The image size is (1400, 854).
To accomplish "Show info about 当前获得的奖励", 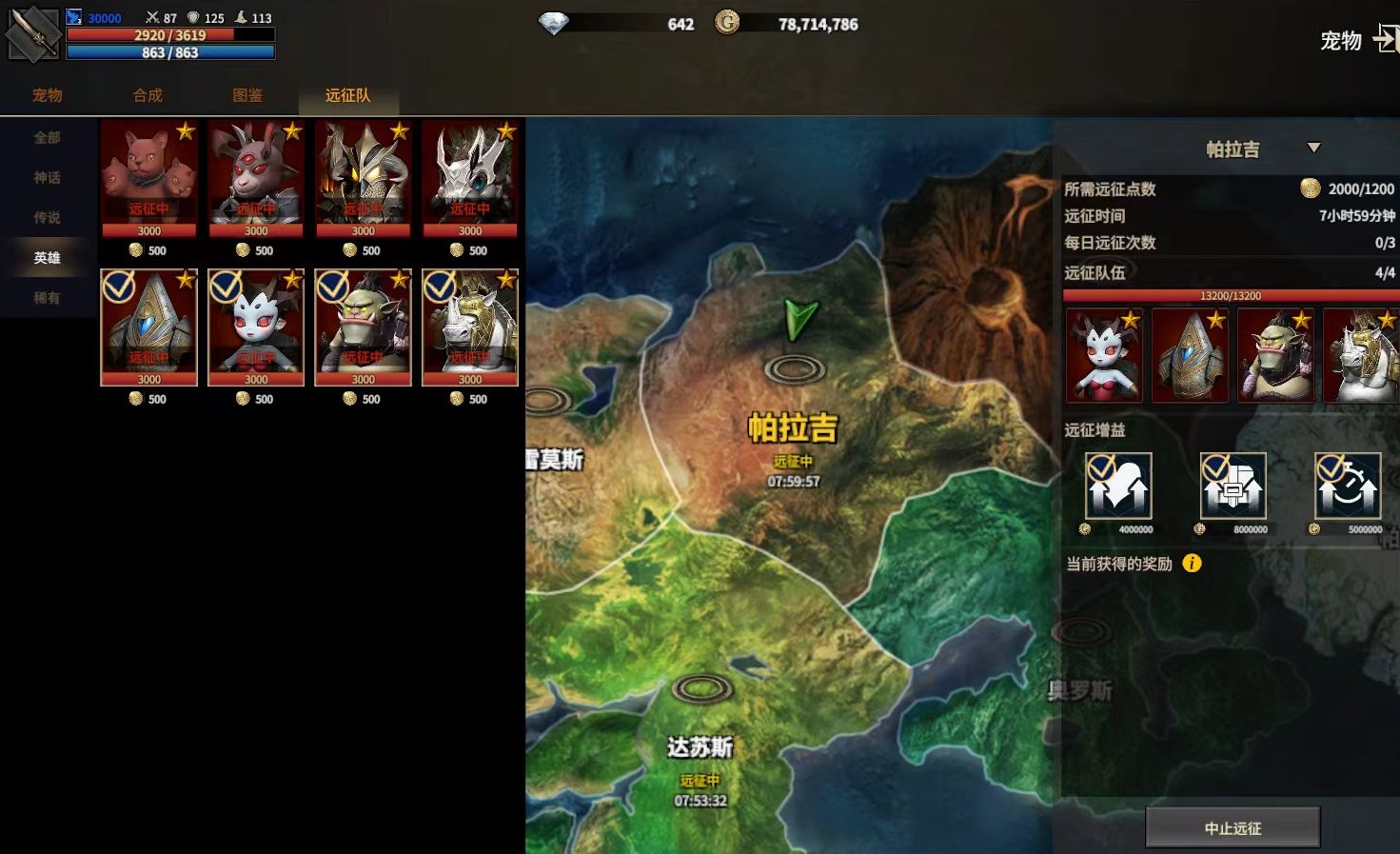I will [x=1192, y=564].
